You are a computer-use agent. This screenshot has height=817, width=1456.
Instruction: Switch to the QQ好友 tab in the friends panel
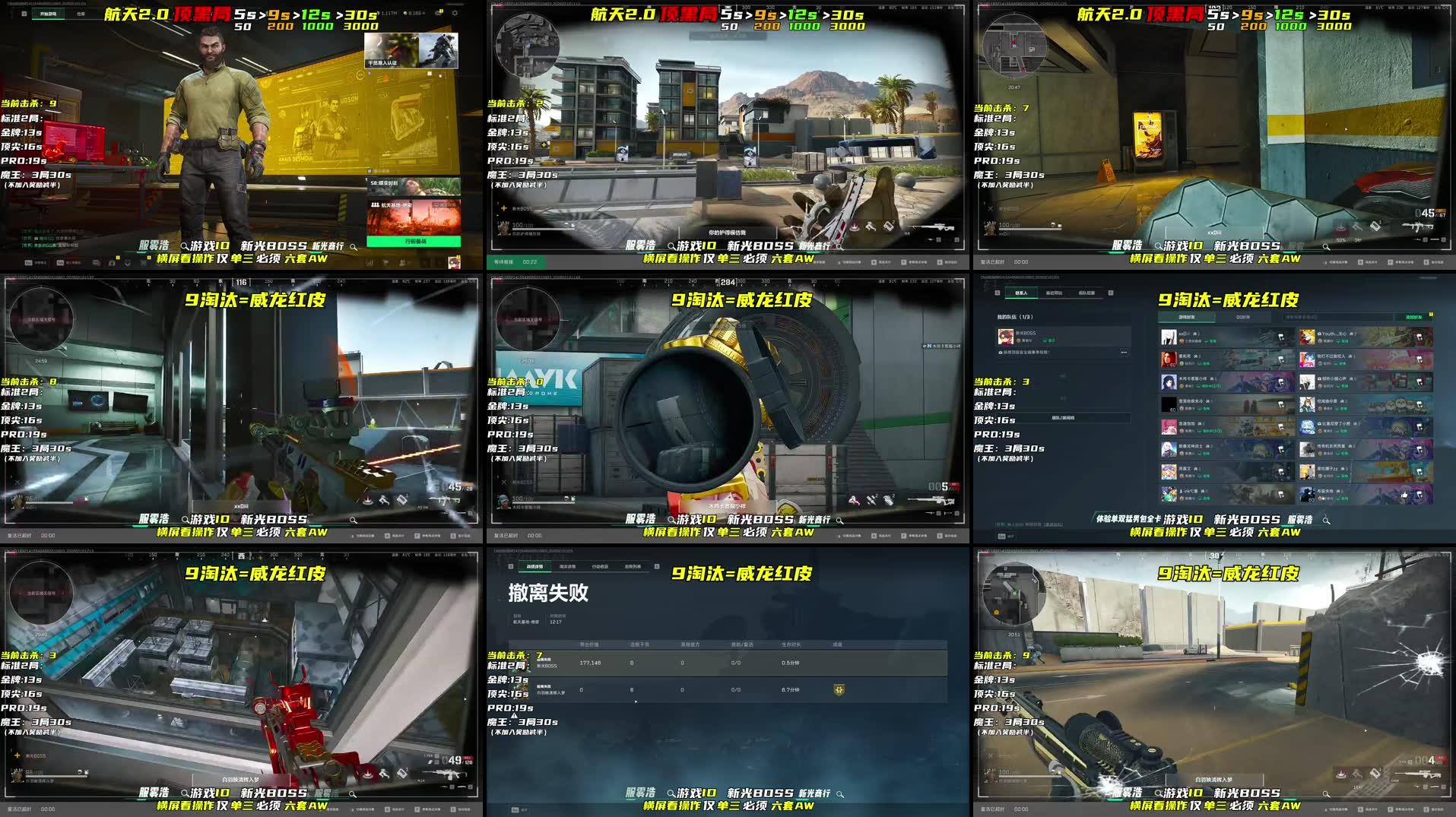click(x=1244, y=317)
